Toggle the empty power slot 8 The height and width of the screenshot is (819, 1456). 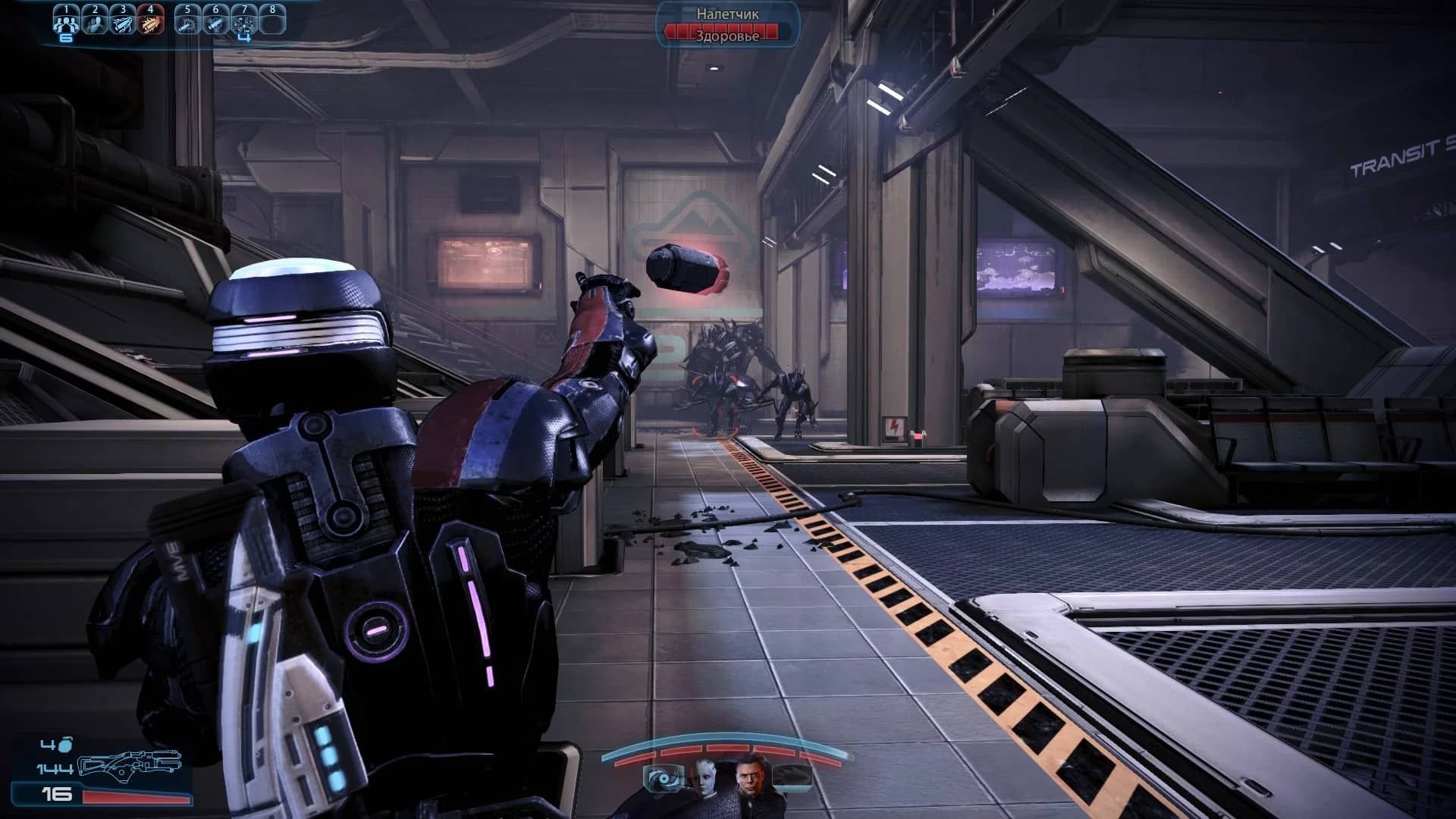coord(274,19)
